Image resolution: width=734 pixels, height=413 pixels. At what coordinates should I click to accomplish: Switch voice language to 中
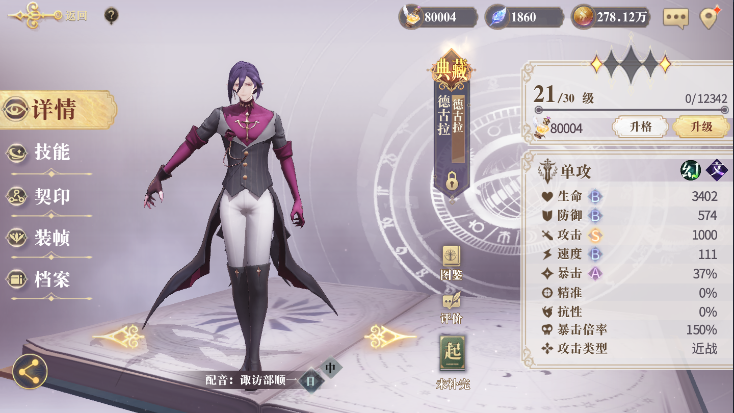(x=331, y=367)
